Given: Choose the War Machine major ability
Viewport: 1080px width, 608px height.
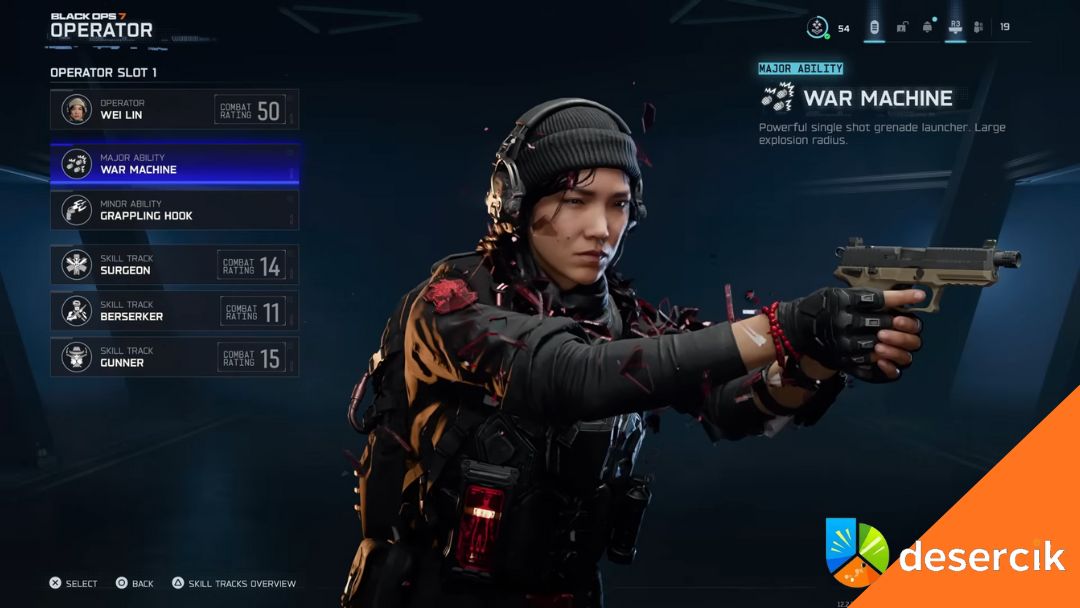Looking at the screenshot, I should pyautogui.click(x=174, y=164).
